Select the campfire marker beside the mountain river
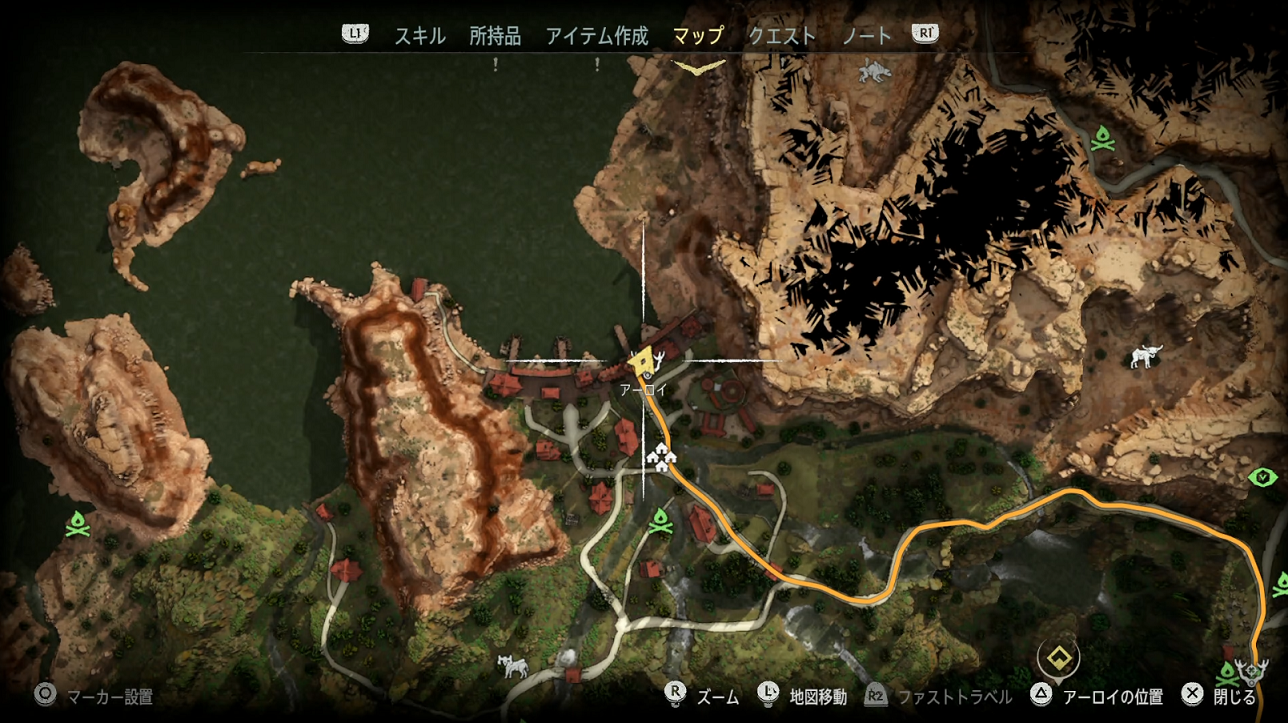1288x723 pixels. [1103, 138]
